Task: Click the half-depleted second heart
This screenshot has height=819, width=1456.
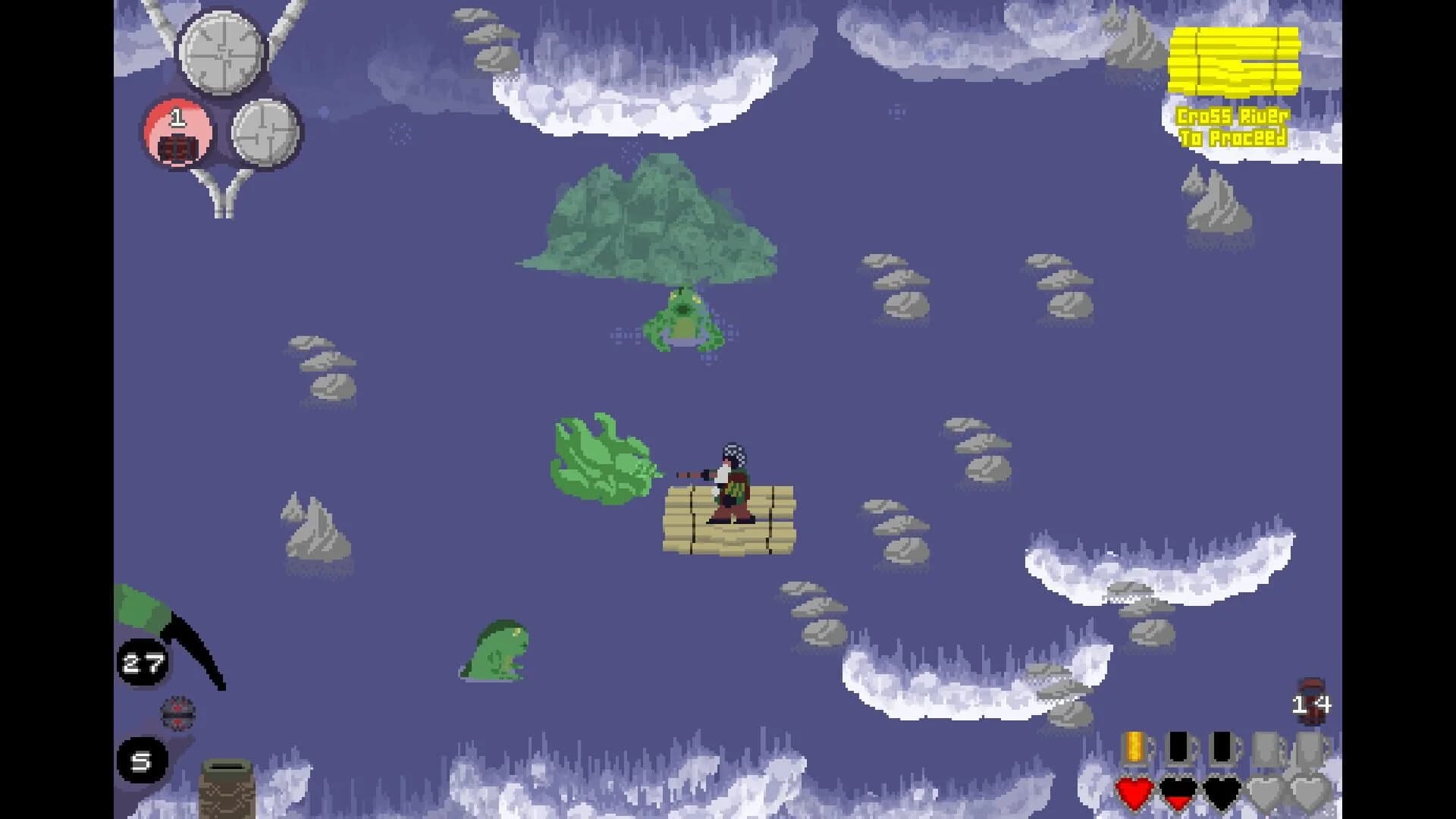Action: 1178,794
